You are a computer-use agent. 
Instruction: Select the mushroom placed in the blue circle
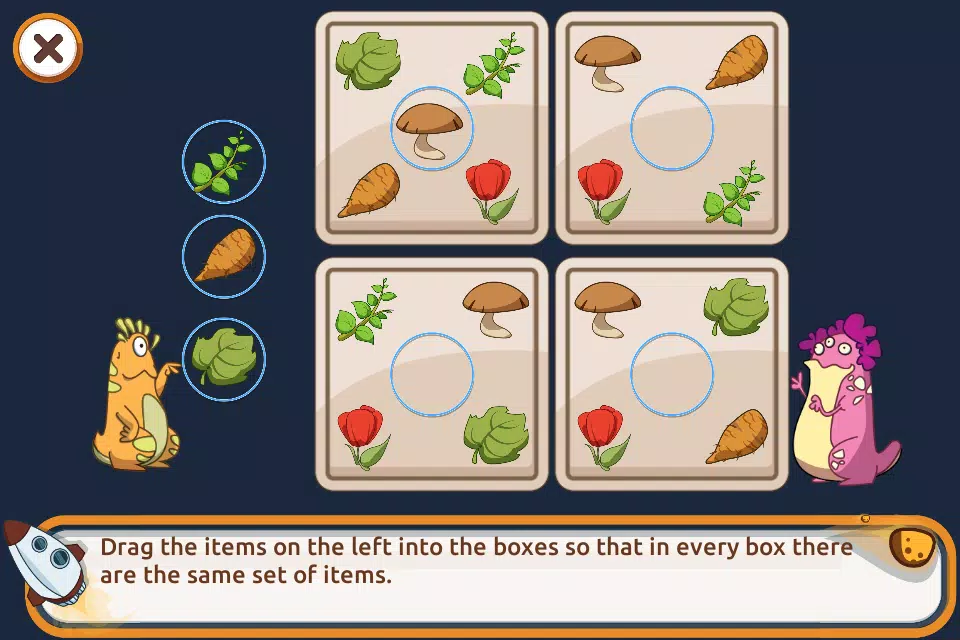click(x=431, y=129)
